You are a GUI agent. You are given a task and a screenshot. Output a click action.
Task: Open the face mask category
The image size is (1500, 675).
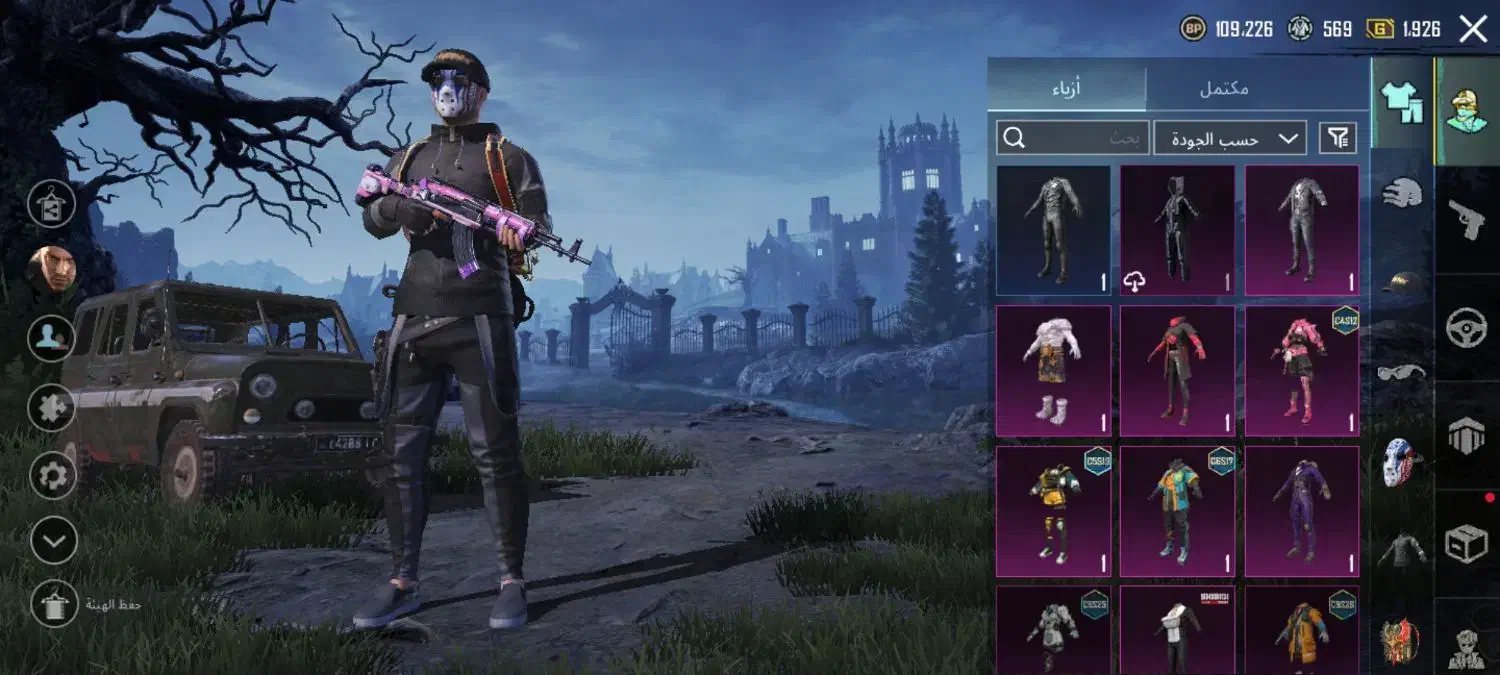1402,462
